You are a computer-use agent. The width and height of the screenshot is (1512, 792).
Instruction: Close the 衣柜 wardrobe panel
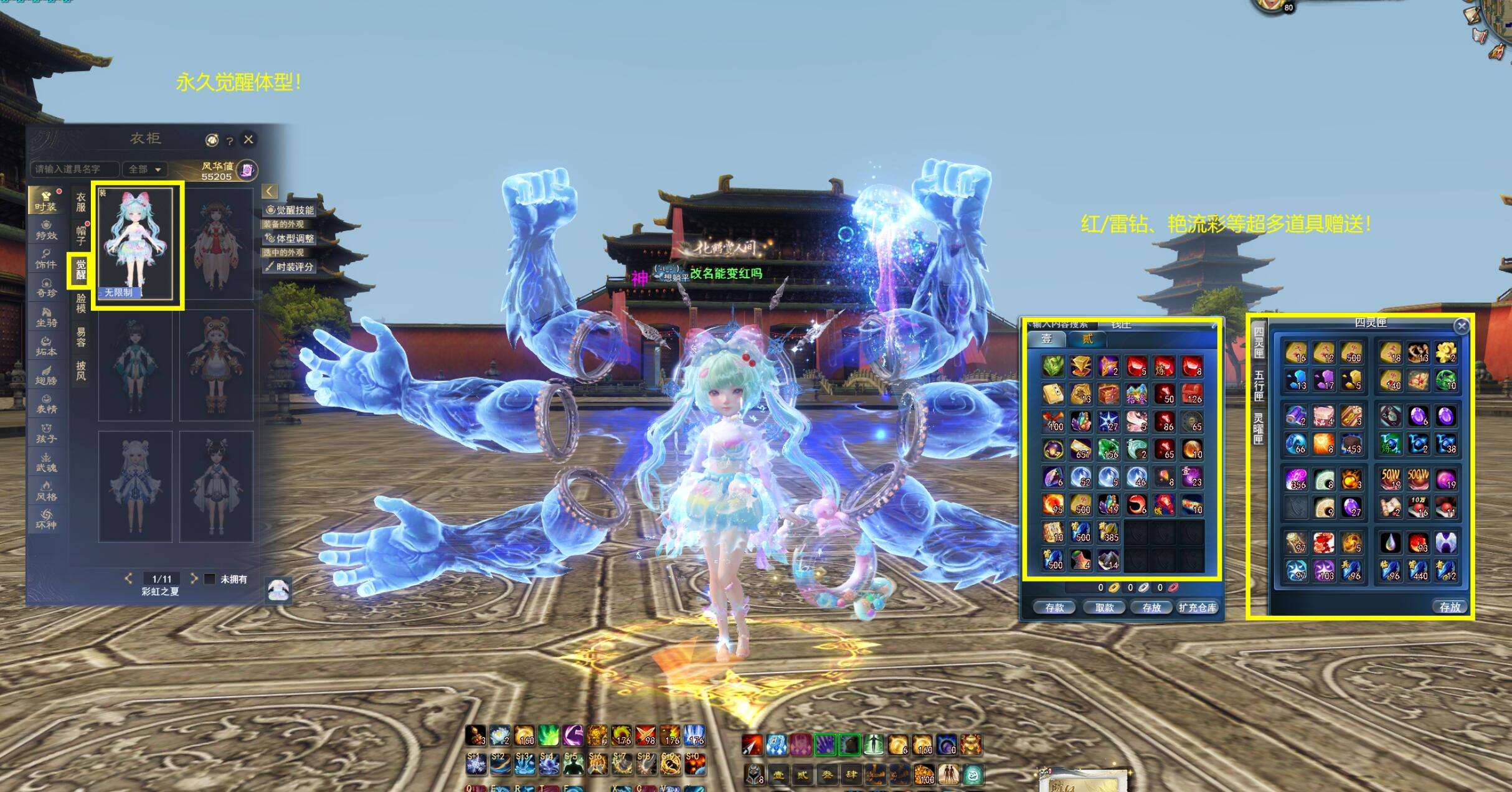tap(248, 139)
